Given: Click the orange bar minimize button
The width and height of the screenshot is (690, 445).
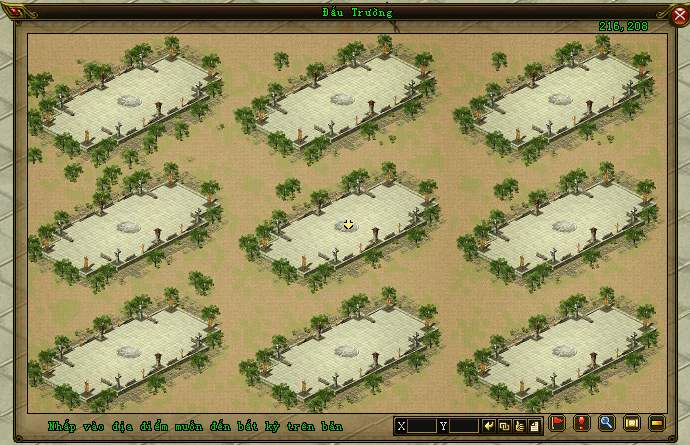Looking at the screenshot, I should (x=657, y=424).
